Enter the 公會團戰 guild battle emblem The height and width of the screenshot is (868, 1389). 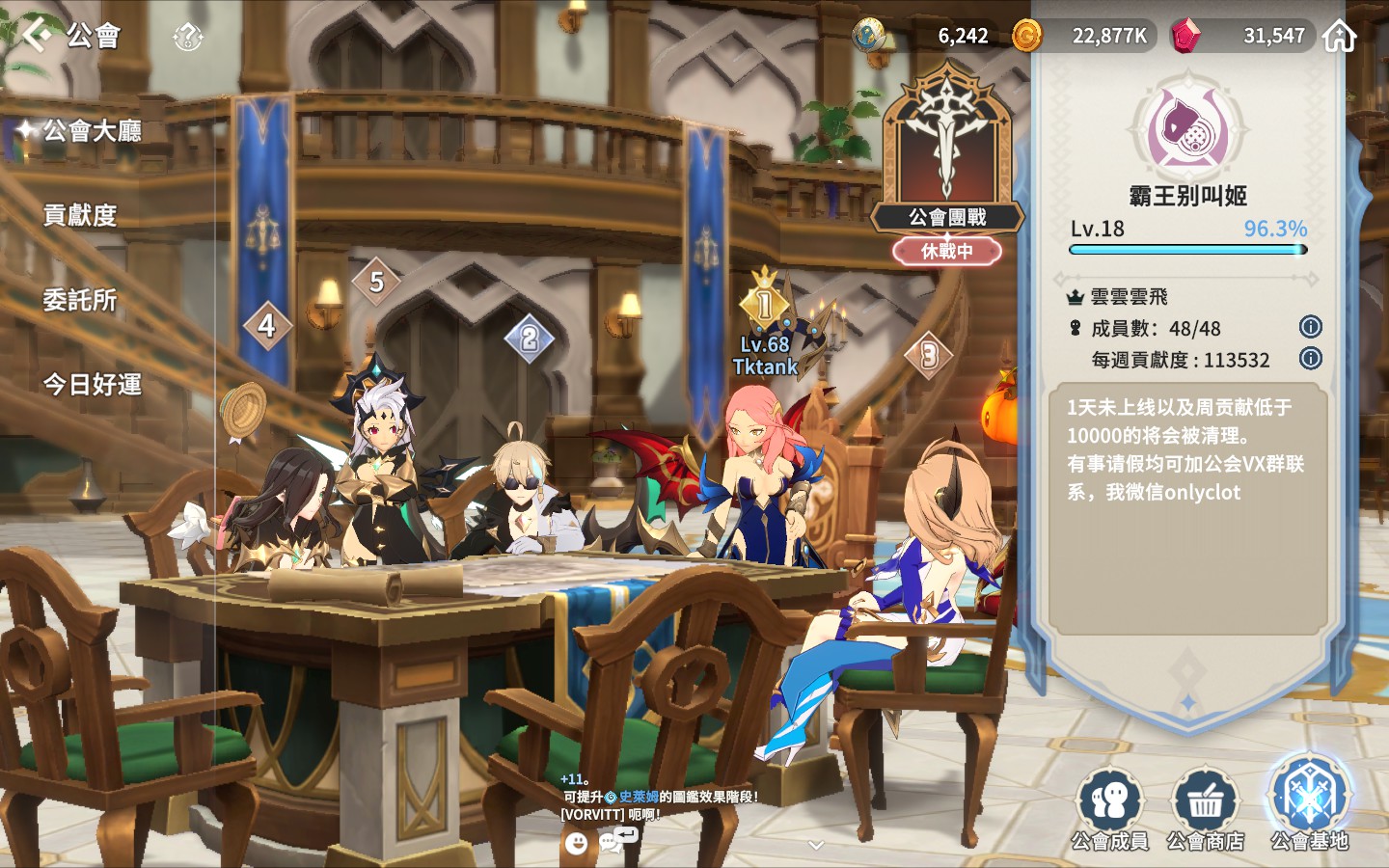click(946, 154)
